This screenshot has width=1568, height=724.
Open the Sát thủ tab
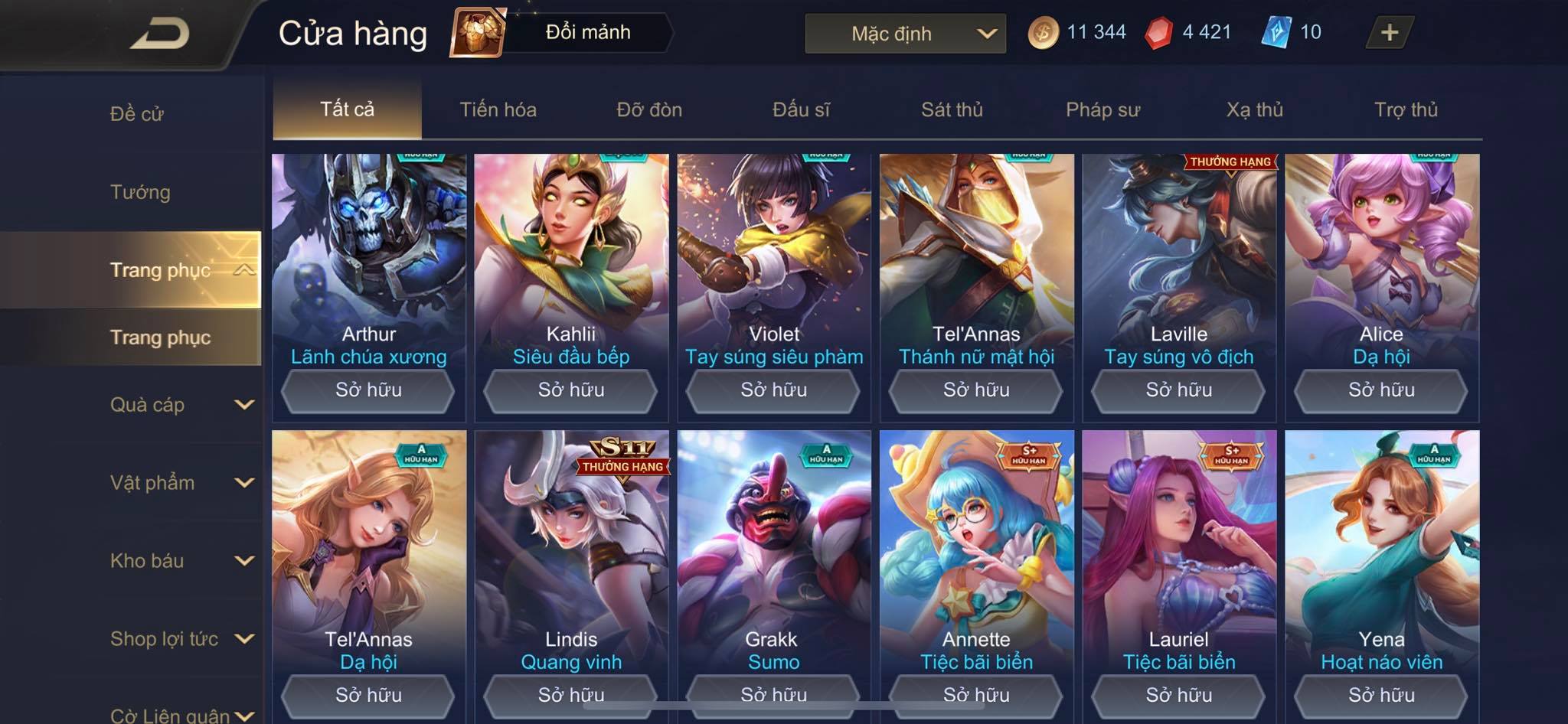[x=952, y=109]
